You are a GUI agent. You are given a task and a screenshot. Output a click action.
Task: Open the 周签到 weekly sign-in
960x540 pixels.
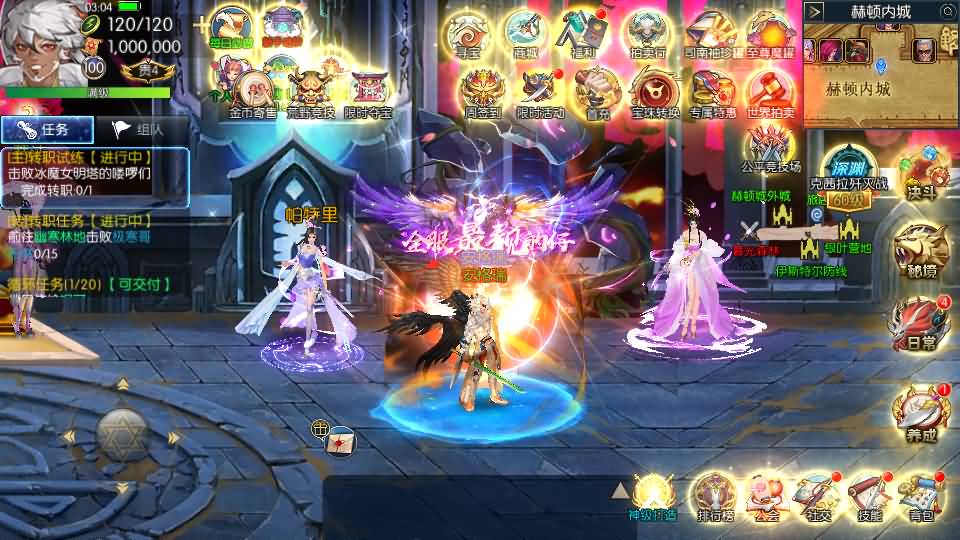coord(481,92)
